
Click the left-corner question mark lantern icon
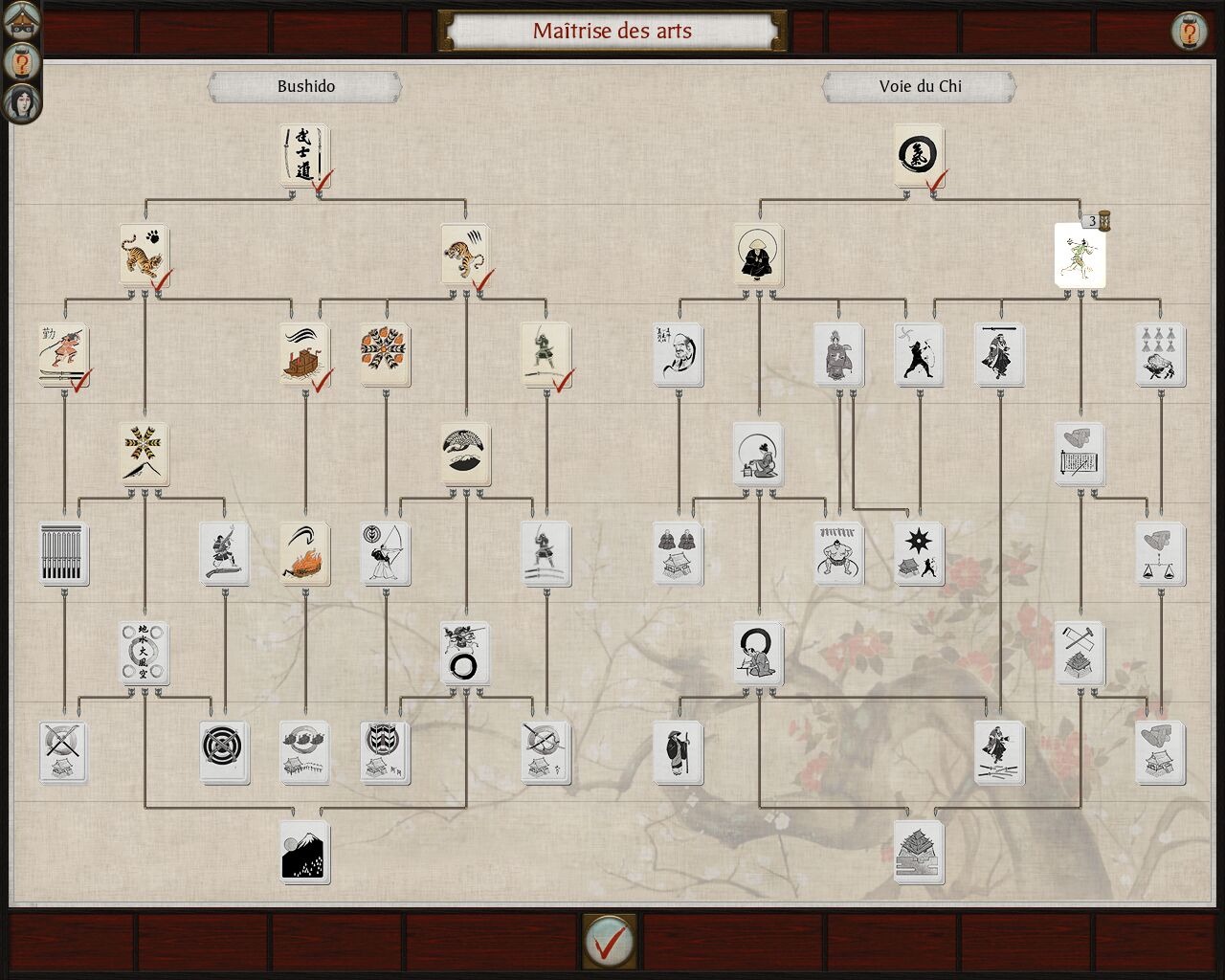tap(21, 61)
